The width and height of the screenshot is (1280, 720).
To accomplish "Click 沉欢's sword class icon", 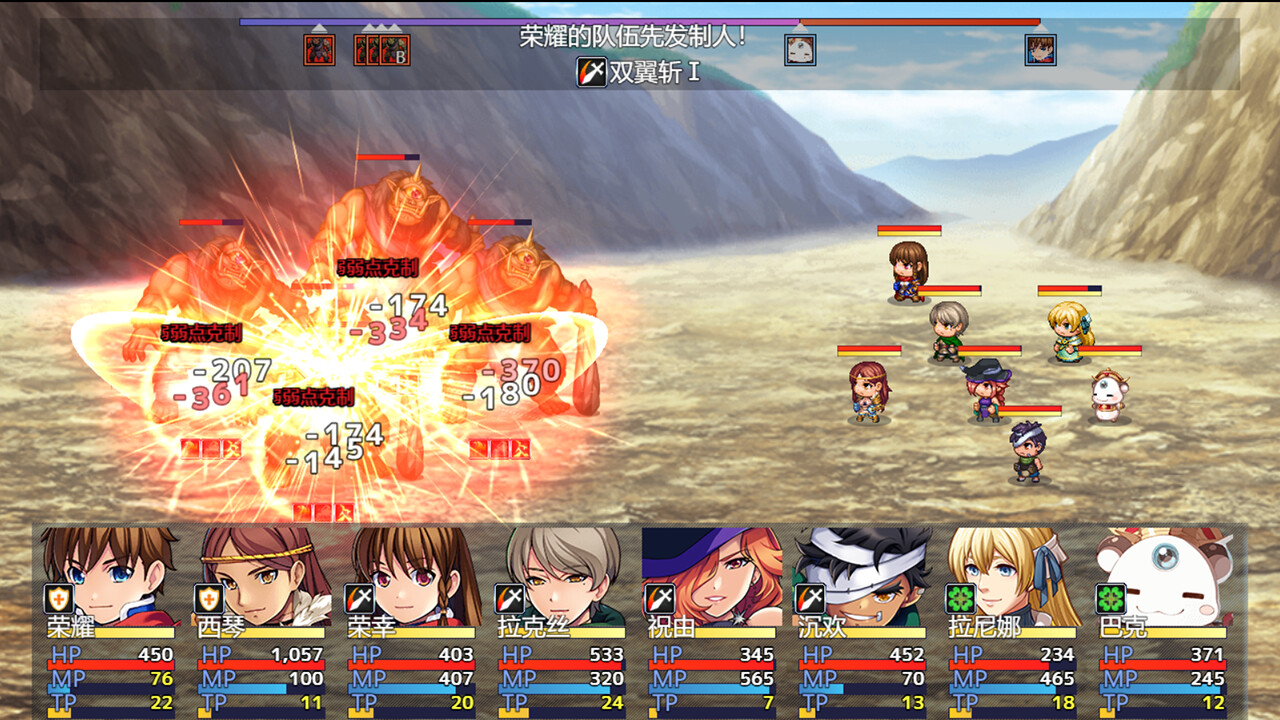I will coord(808,600).
